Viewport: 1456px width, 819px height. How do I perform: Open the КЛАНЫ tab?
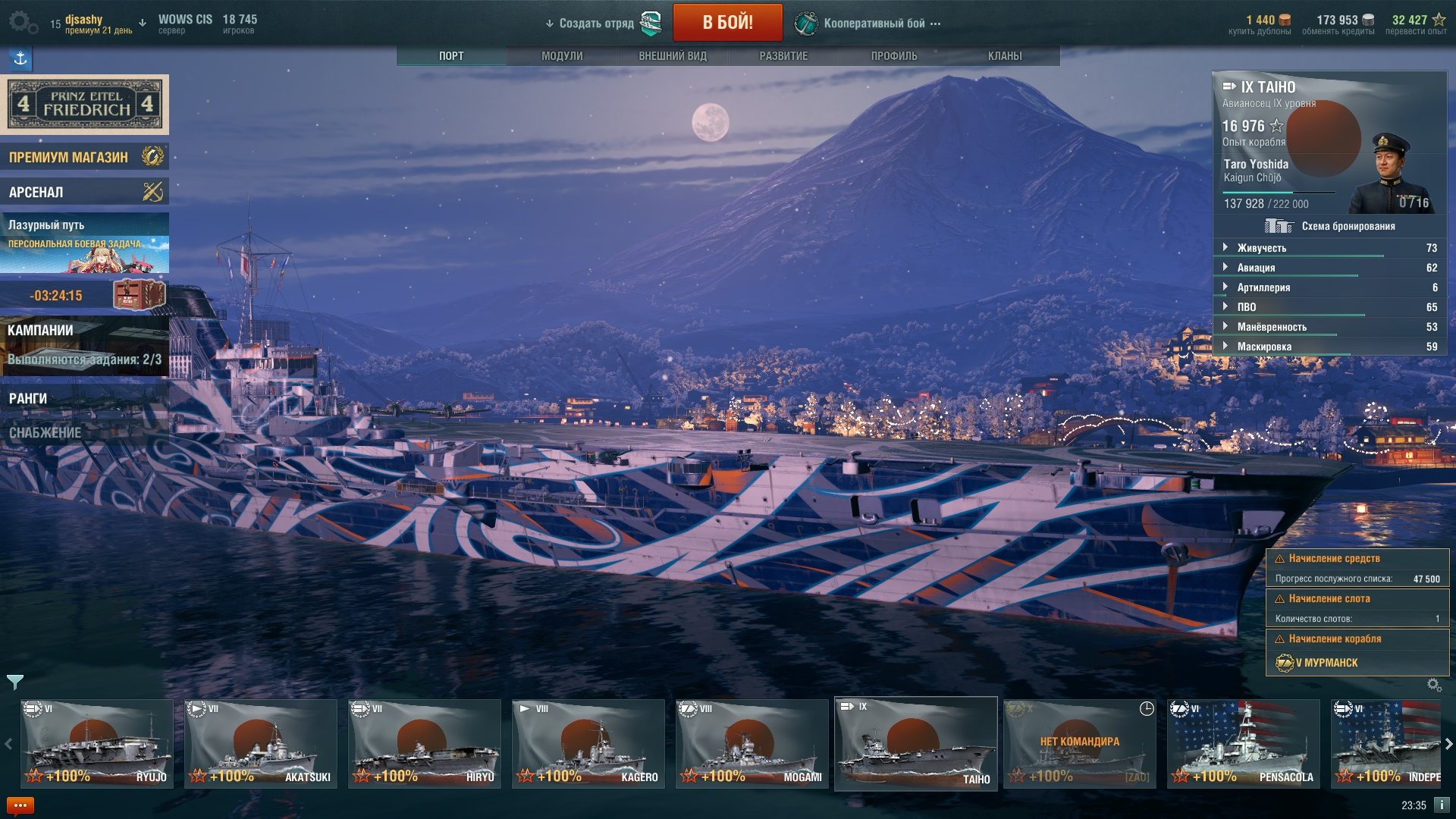point(1004,56)
